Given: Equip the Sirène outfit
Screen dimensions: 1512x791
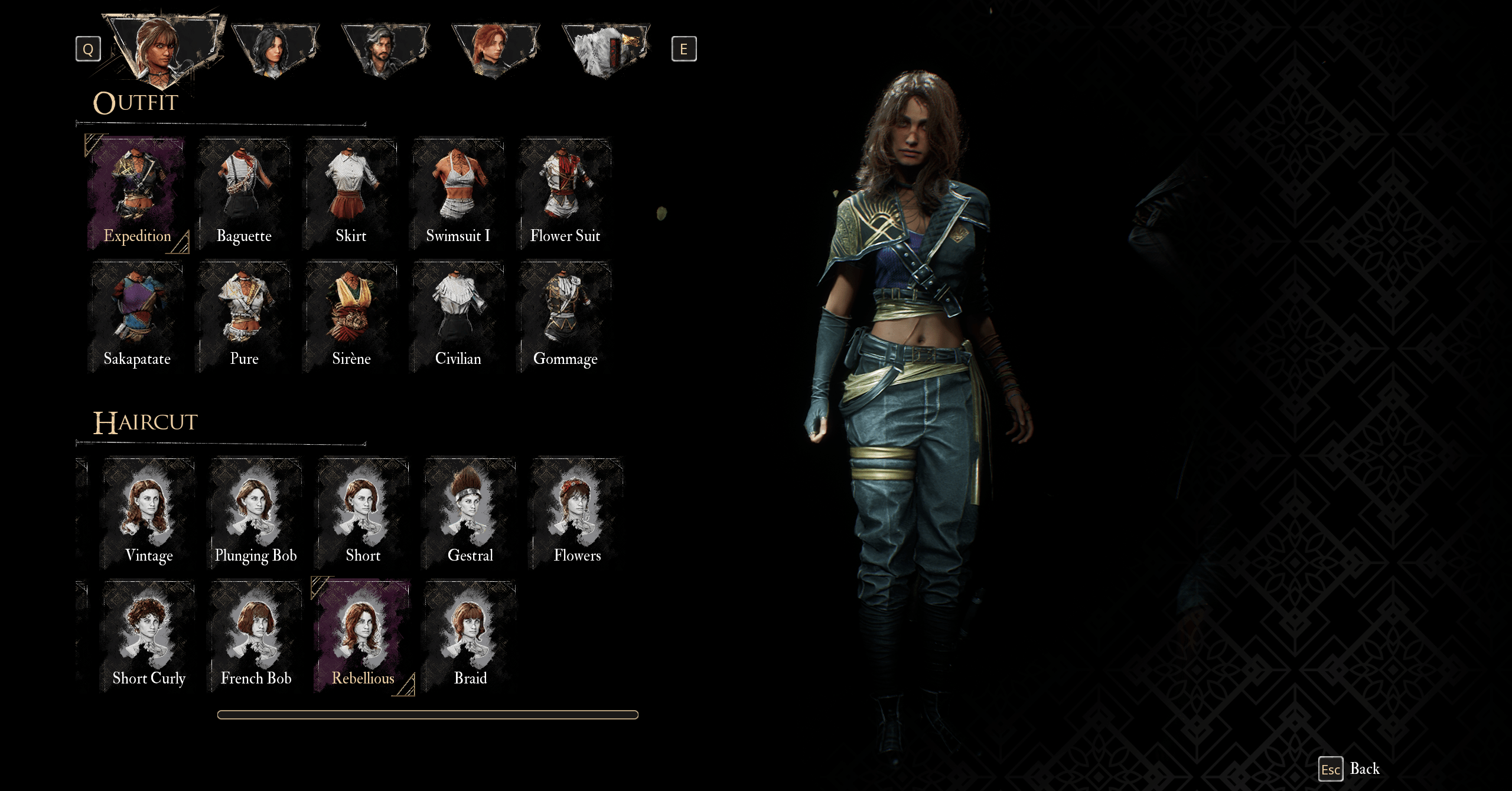Looking at the screenshot, I should point(351,316).
